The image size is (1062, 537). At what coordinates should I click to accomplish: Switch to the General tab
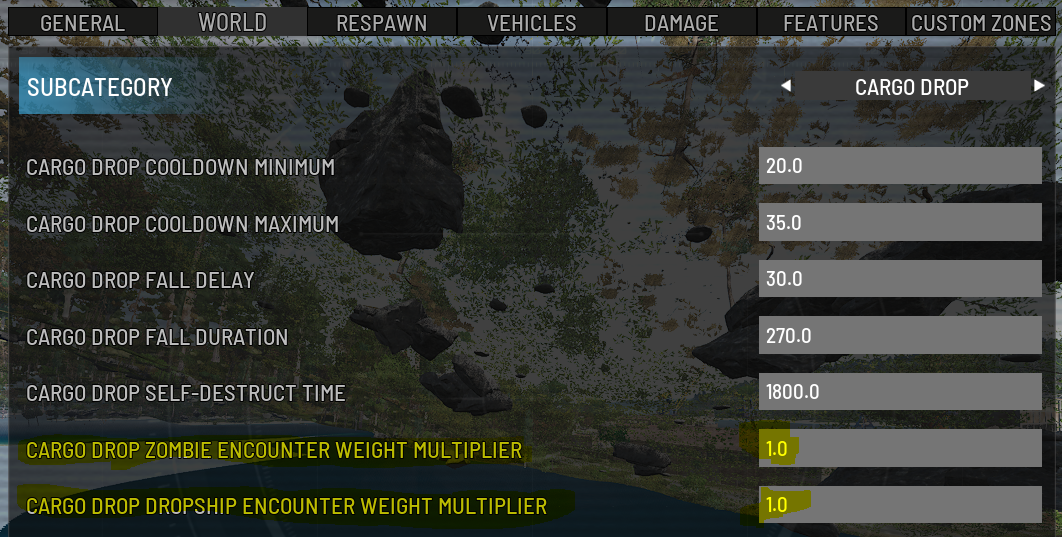(x=82, y=22)
